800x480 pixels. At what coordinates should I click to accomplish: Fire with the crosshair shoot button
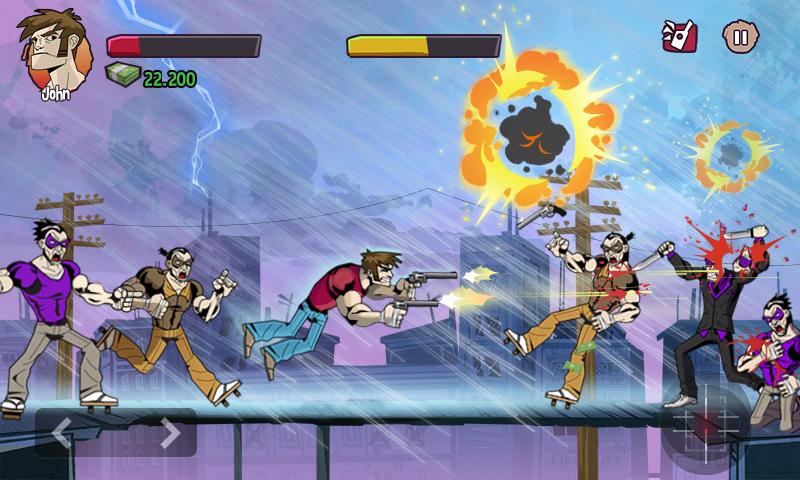coord(705,423)
